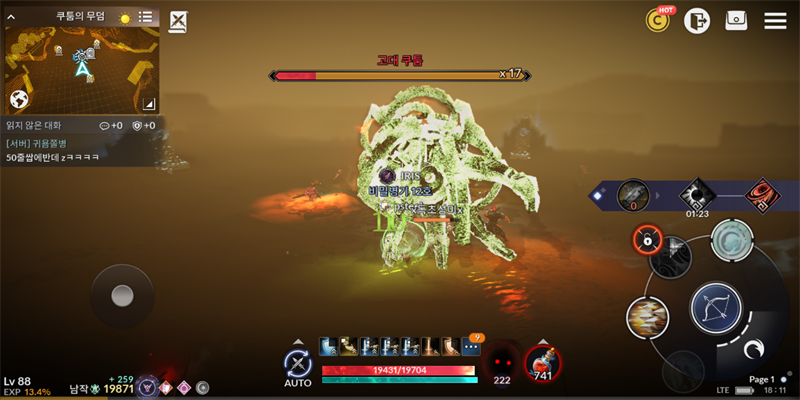
Task: Open the quest list icon on minimap header
Action: [146, 17]
